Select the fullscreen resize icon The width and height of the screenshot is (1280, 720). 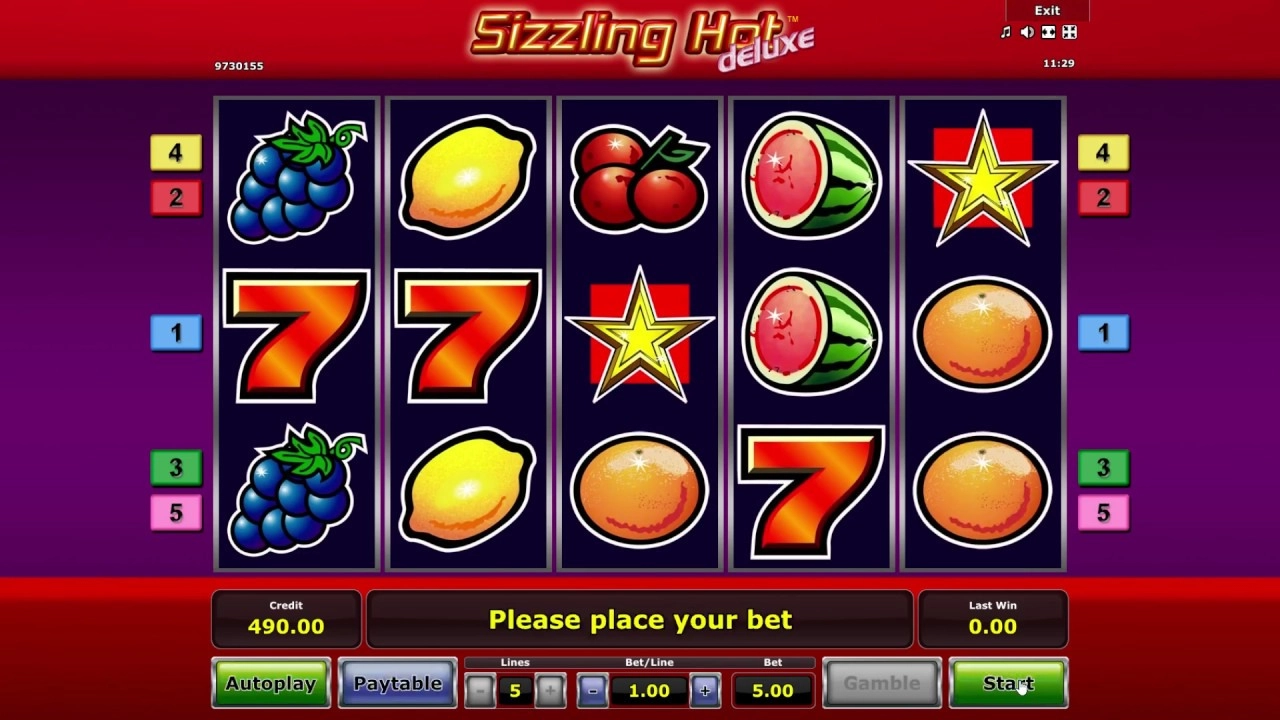click(1069, 31)
